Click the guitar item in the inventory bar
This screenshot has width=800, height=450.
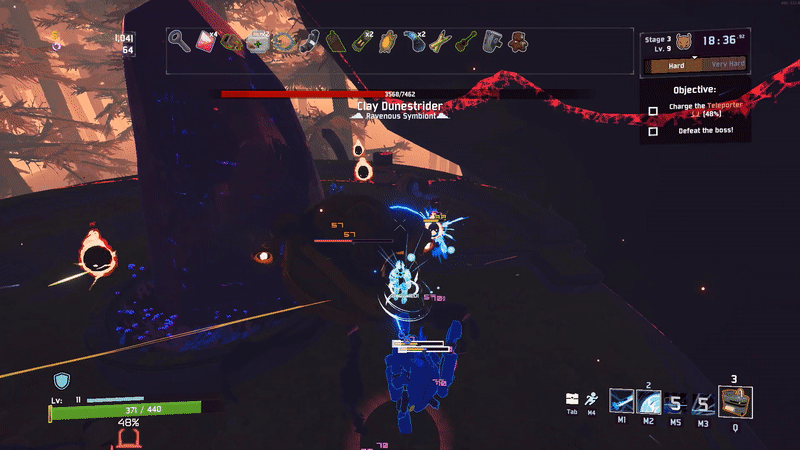pyautogui.click(x=465, y=42)
